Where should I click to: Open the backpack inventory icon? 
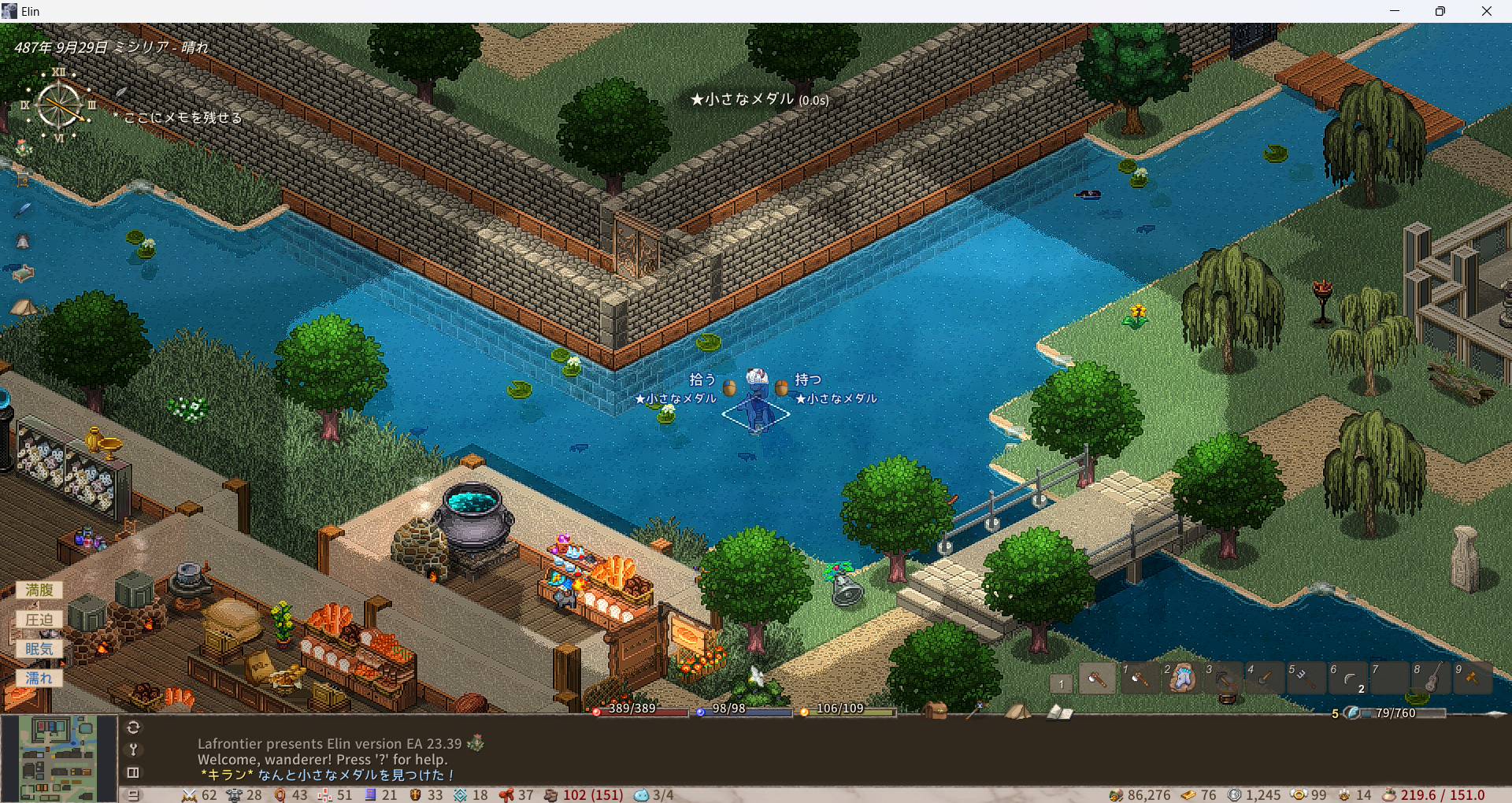935,710
